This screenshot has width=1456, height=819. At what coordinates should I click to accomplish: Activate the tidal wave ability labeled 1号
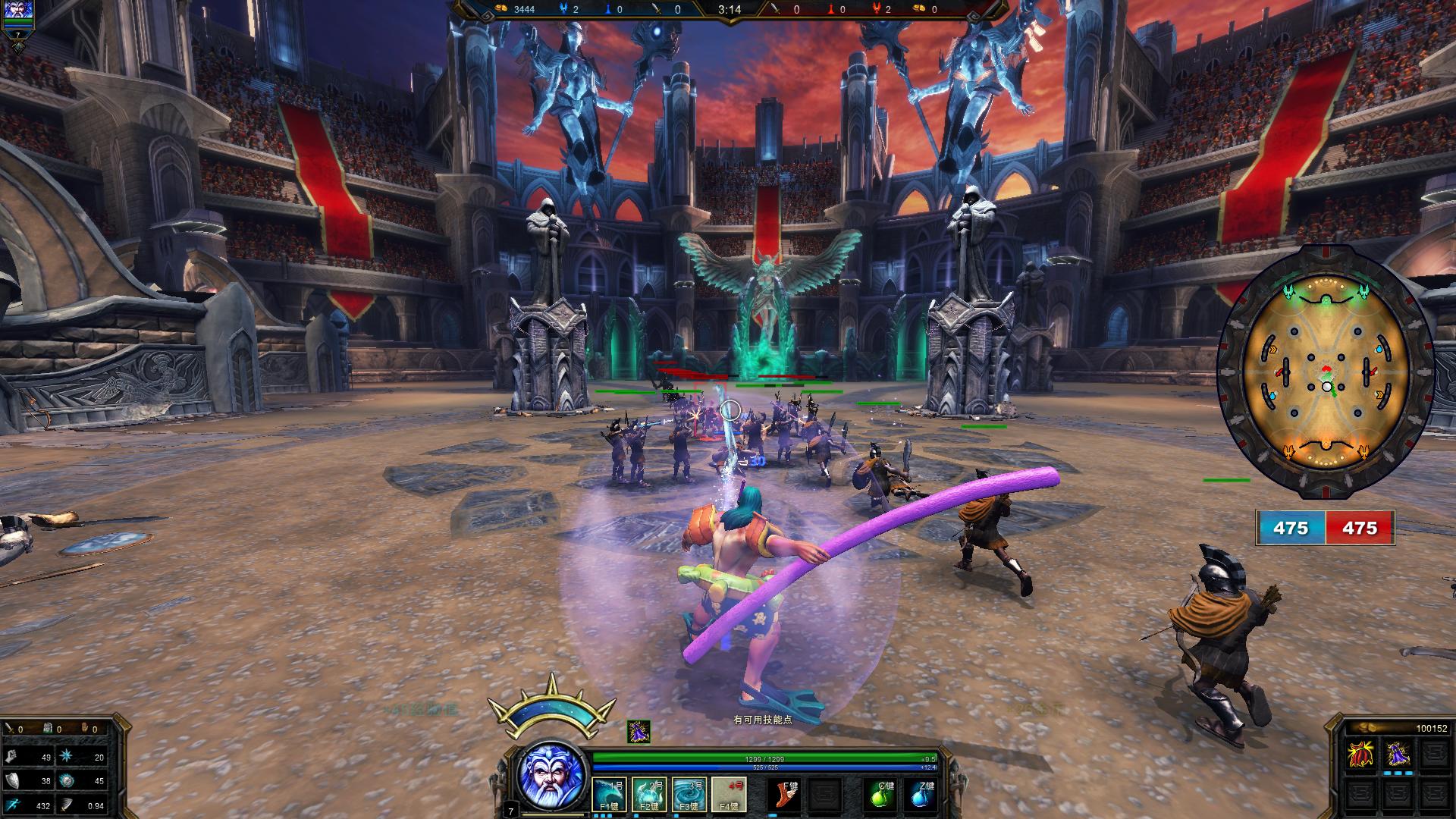609,794
